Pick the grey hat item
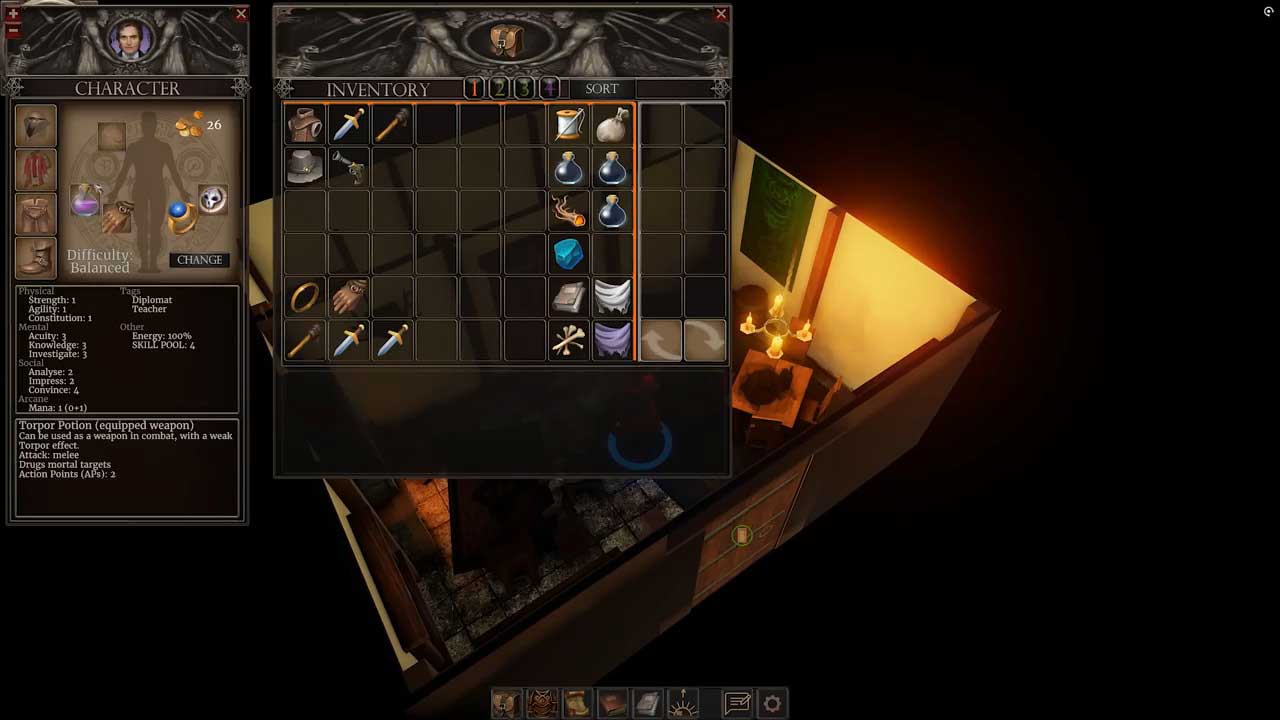This screenshot has height=720, width=1280. click(x=305, y=168)
